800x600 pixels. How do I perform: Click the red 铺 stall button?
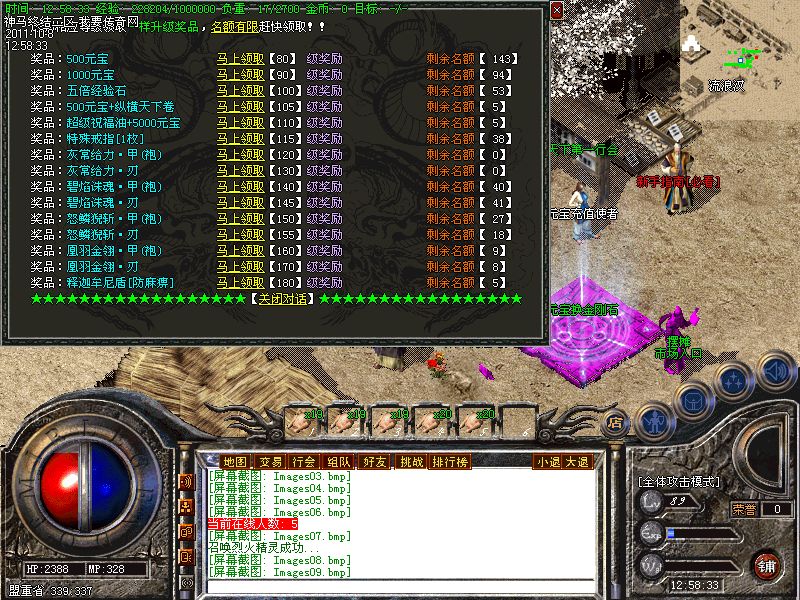point(767,565)
